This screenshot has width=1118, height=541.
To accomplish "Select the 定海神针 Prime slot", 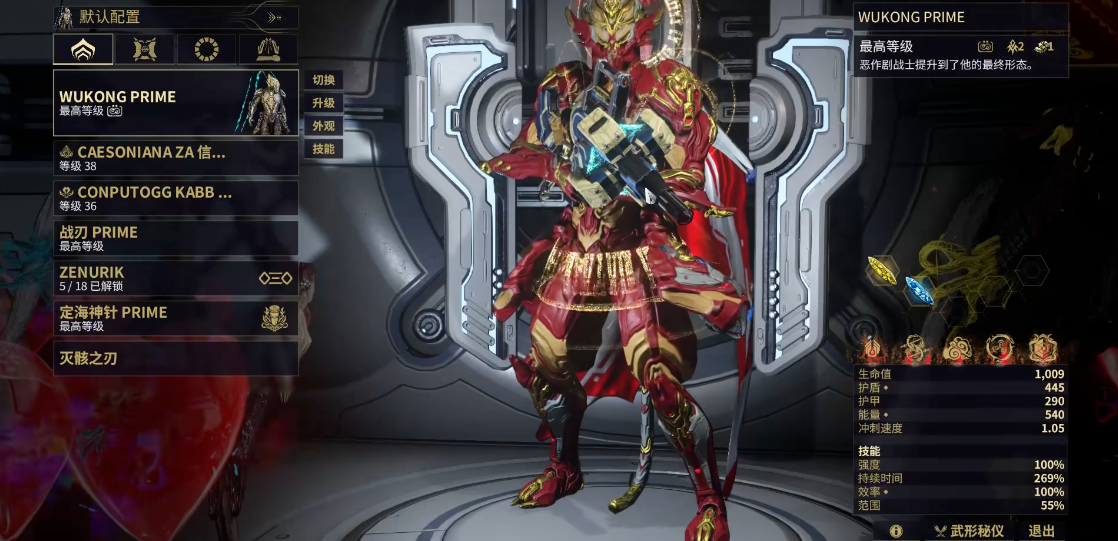I will point(175,318).
